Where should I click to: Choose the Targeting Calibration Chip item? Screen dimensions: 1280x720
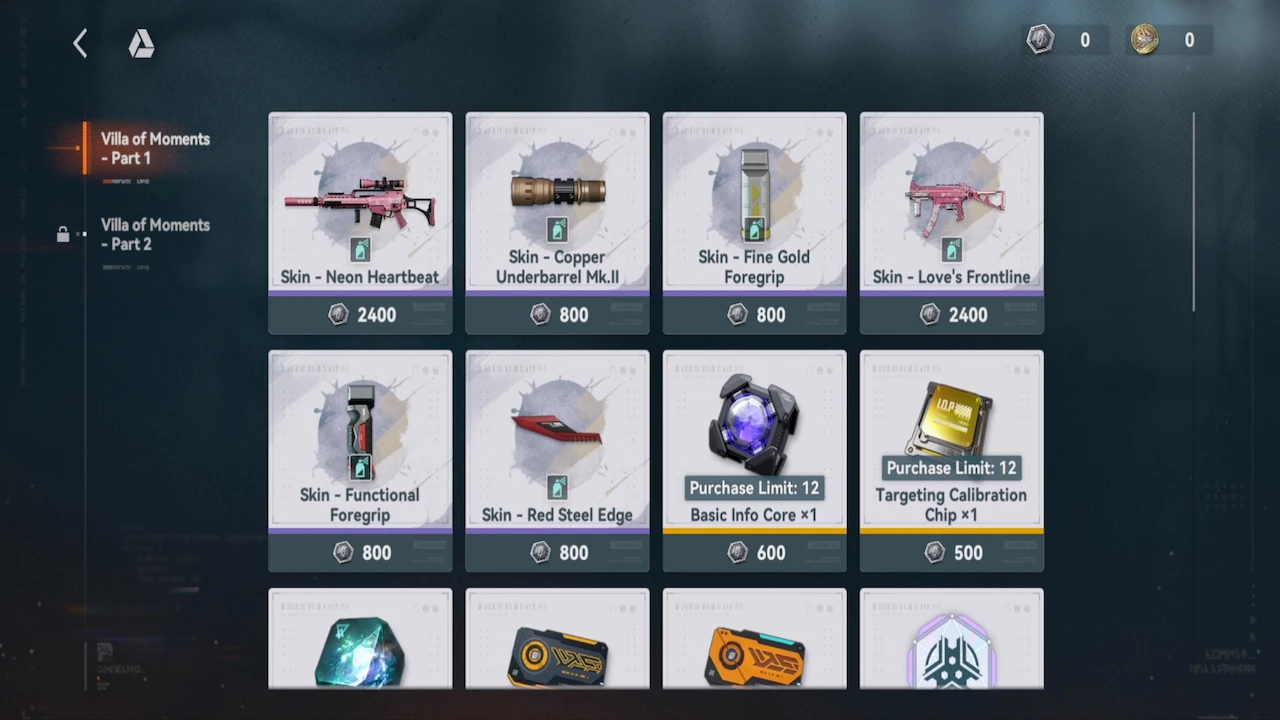coord(951,460)
